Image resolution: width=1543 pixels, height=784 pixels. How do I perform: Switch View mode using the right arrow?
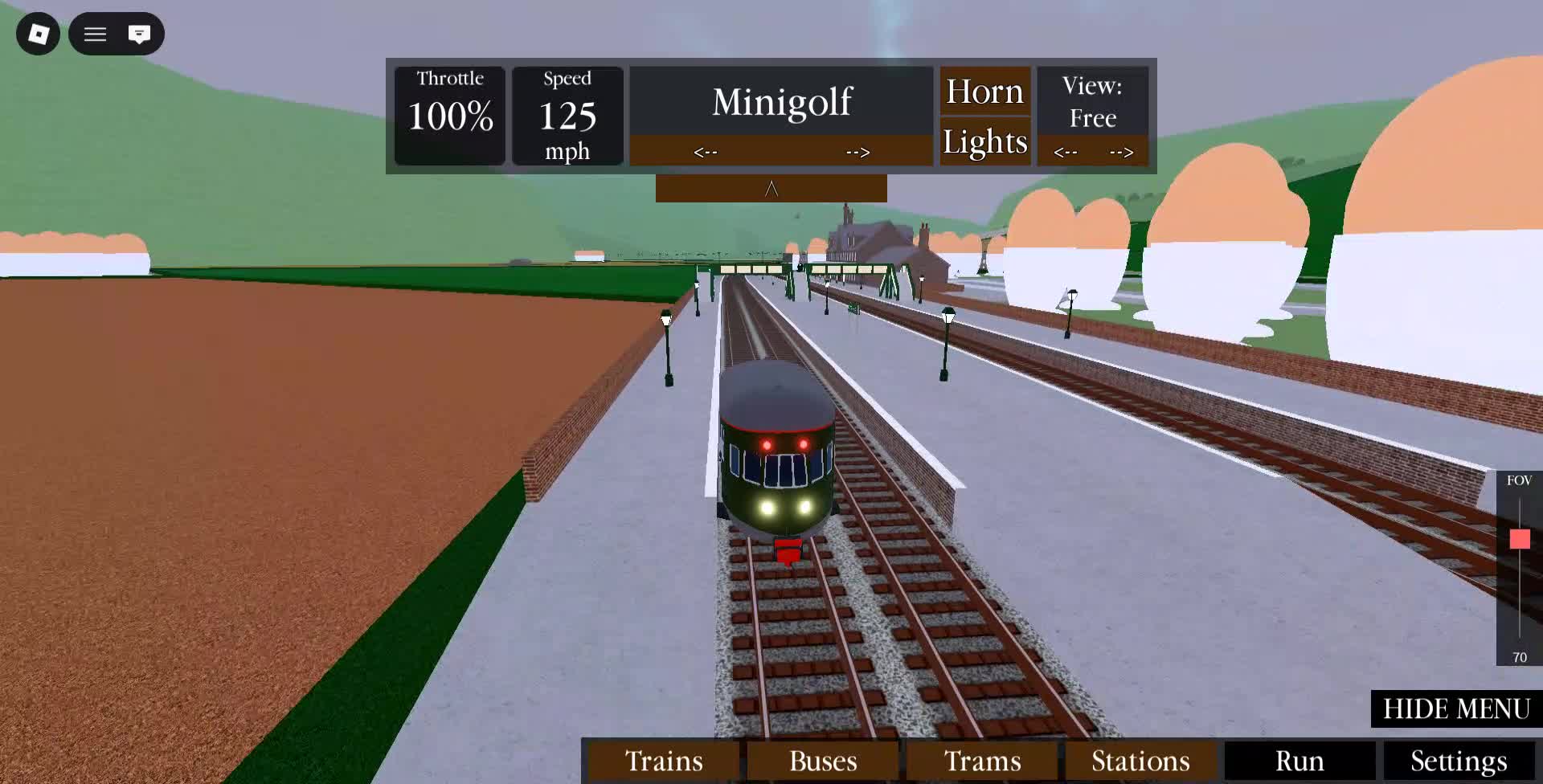1122,151
